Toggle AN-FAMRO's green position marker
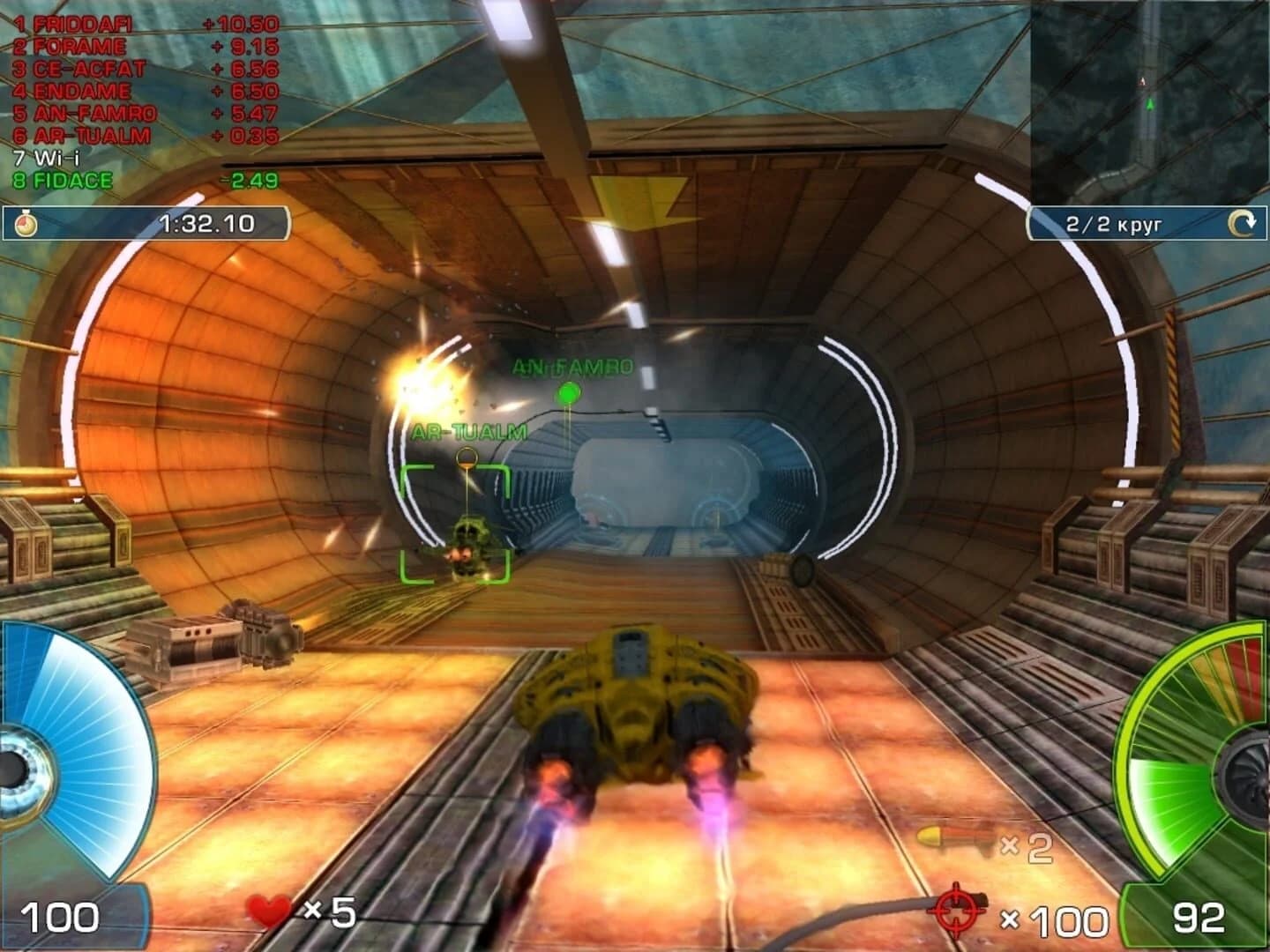1270x952 pixels. [569, 394]
